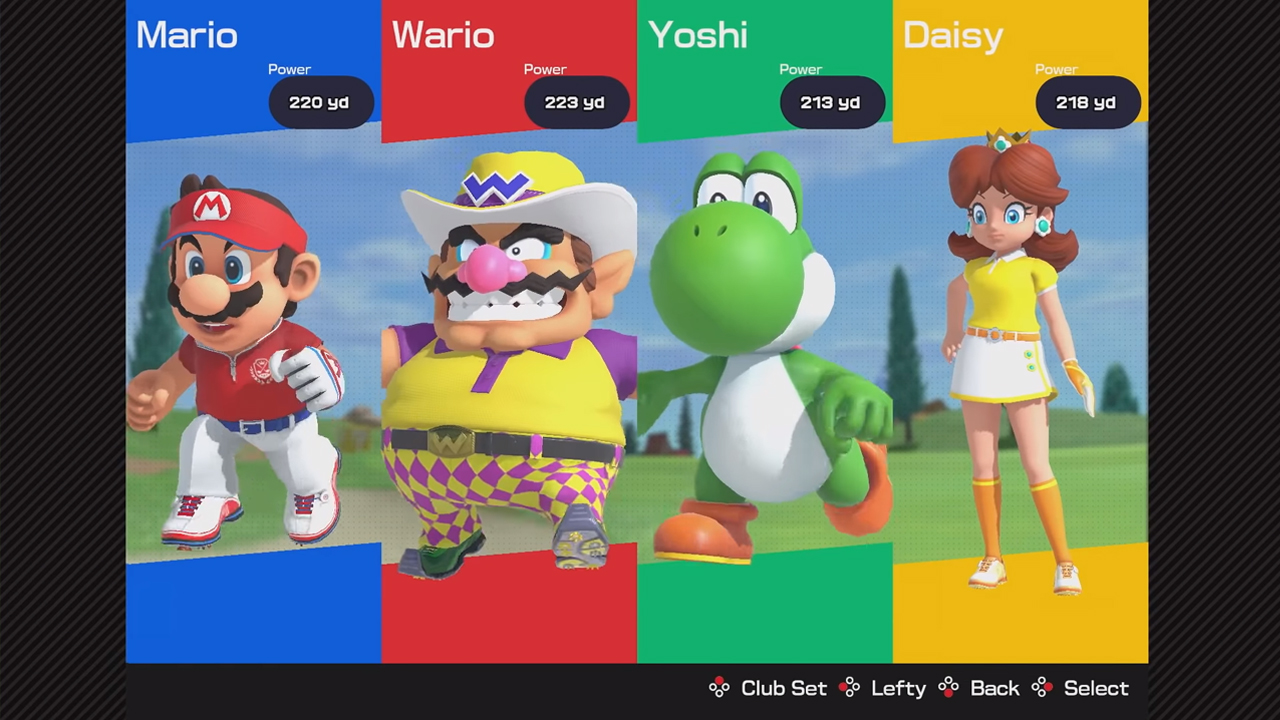Click the controller button icon beside Lefty
1280x720 pixels.
850,688
